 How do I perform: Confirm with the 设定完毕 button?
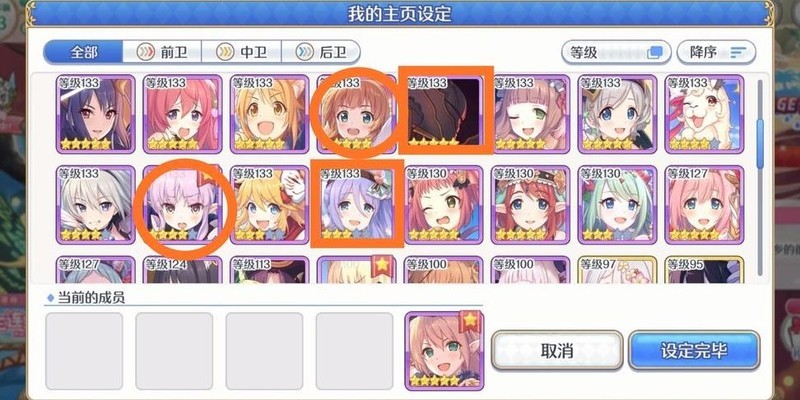point(696,351)
